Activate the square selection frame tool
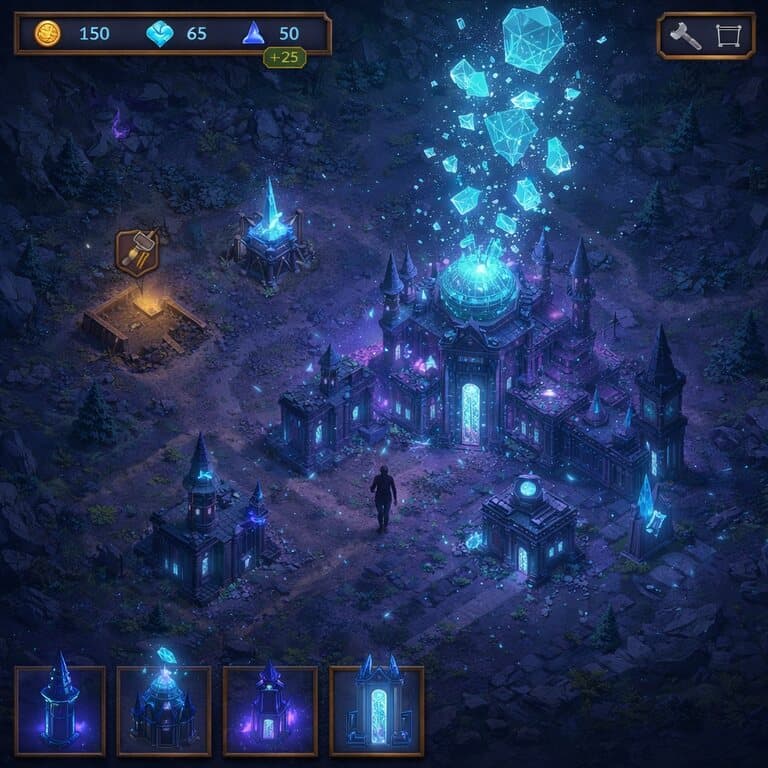 click(x=727, y=36)
